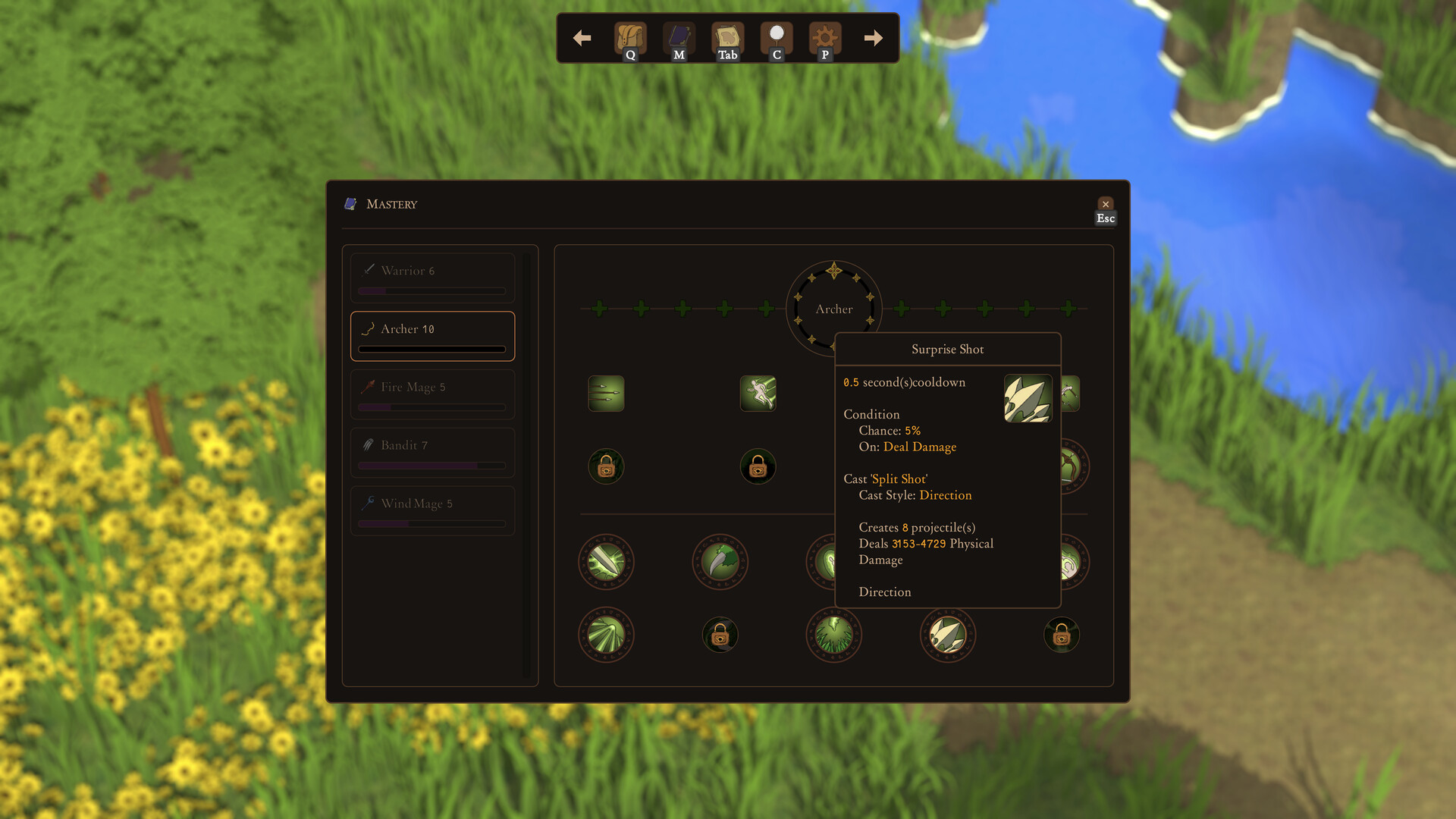The height and width of the screenshot is (819, 1456).
Task: Open the white orb character icon
Action: click(x=777, y=38)
